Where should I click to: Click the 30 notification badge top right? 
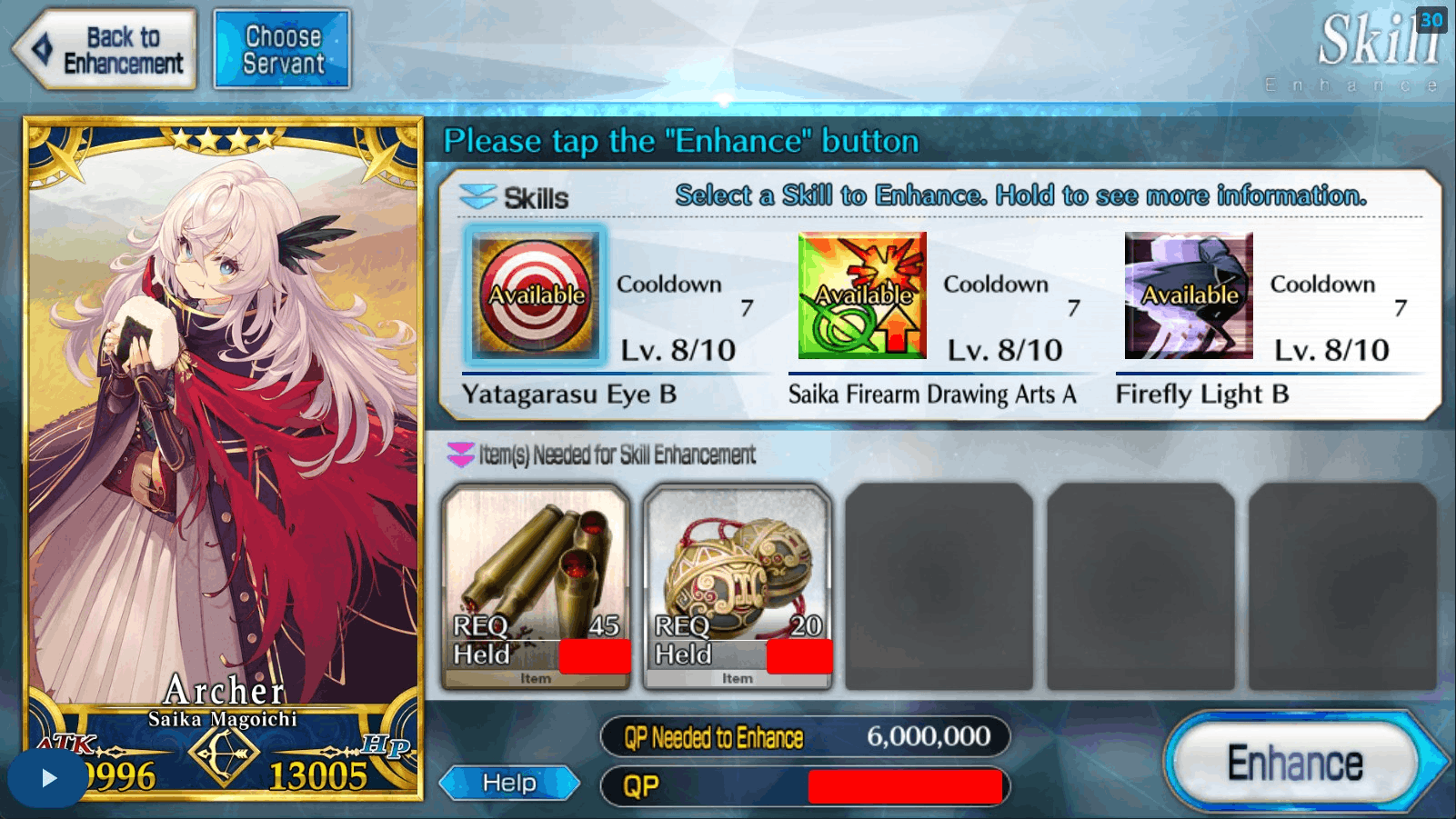1431,19
